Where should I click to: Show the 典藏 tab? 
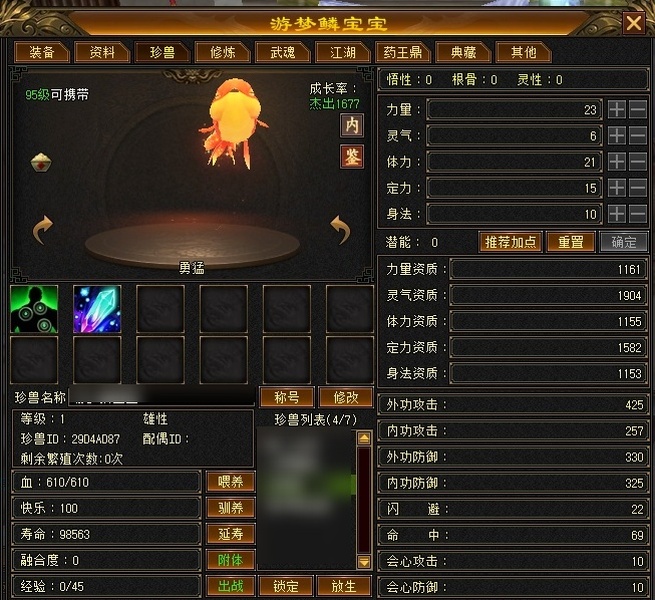[463, 52]
